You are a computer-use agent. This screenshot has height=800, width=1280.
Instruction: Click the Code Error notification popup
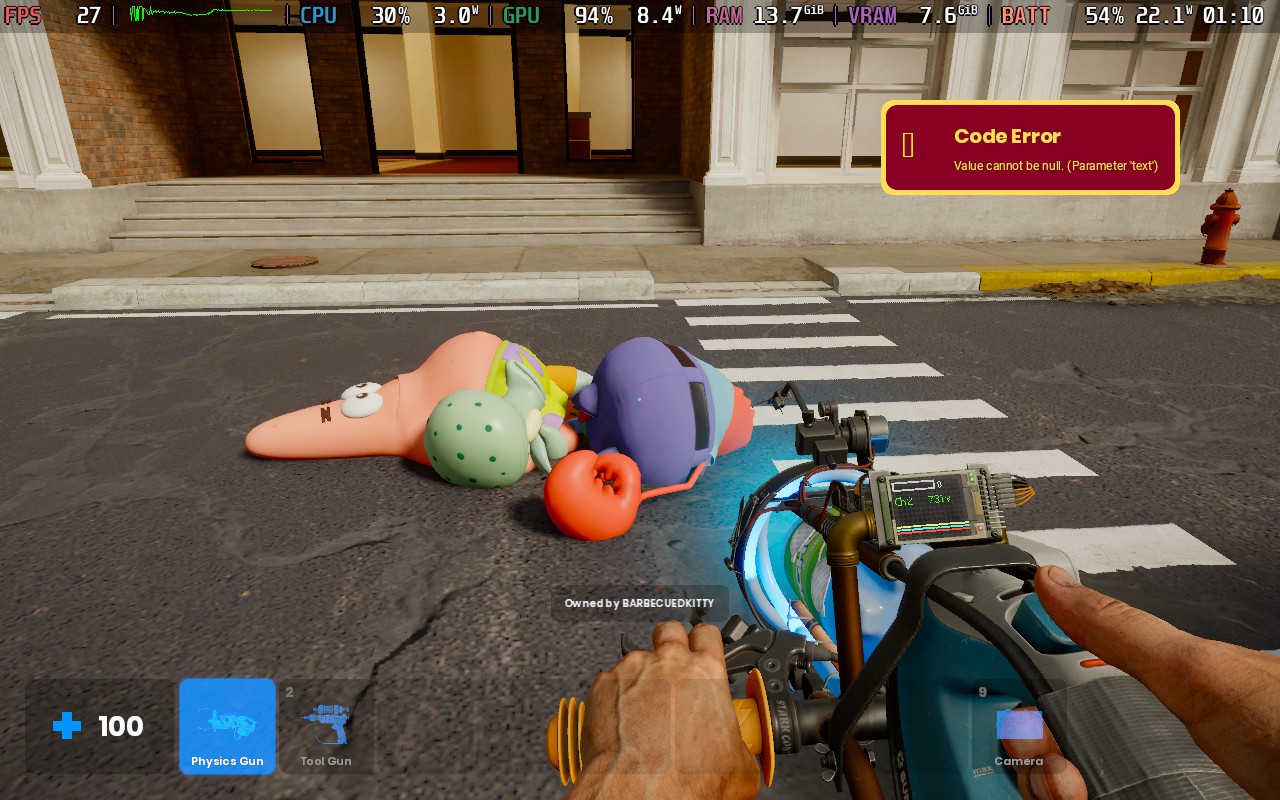1030,148
